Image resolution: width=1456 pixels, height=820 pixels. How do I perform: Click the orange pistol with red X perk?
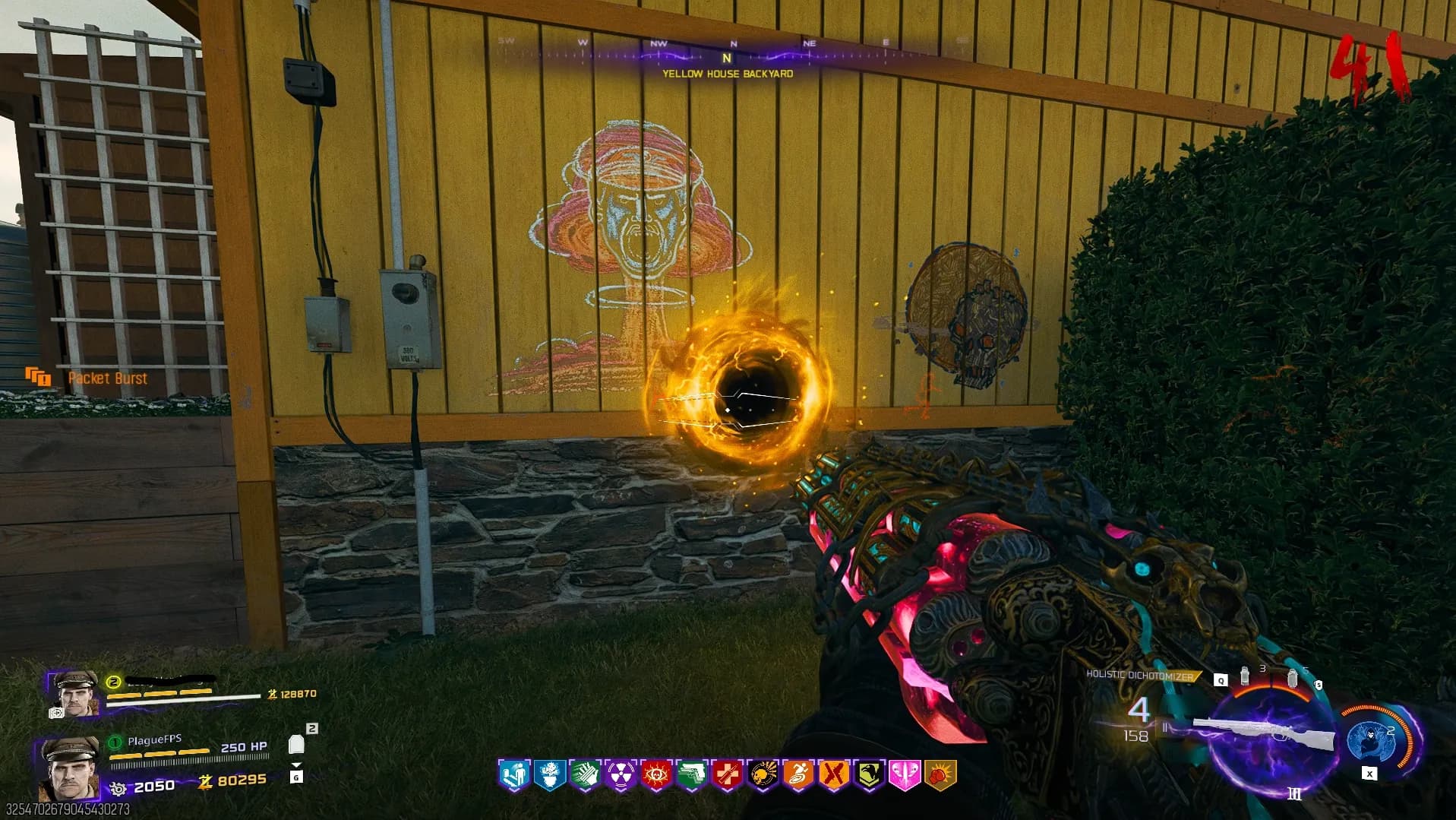833,775
